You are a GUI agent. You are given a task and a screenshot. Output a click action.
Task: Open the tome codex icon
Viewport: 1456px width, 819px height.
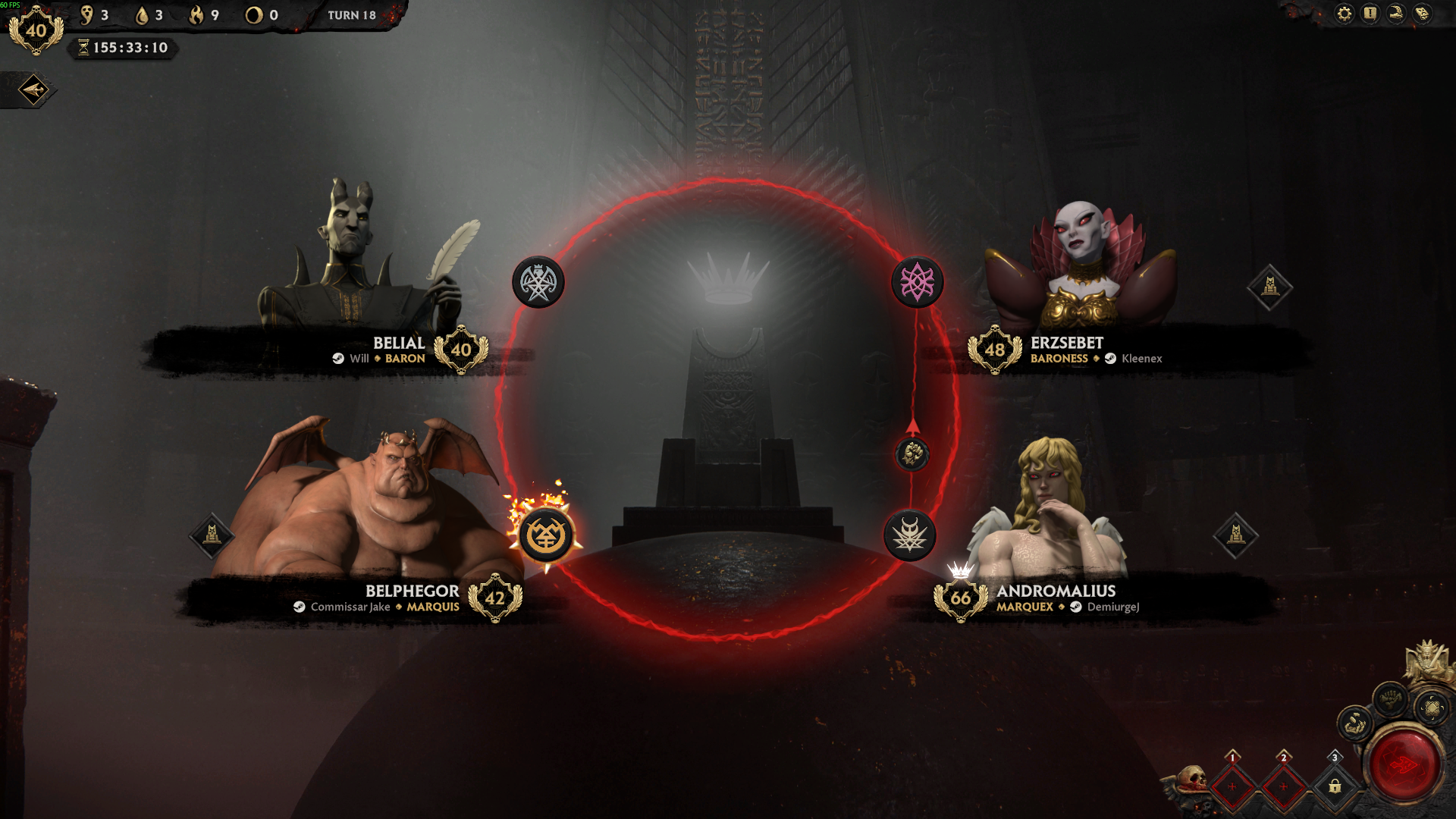coord(1423,14)
